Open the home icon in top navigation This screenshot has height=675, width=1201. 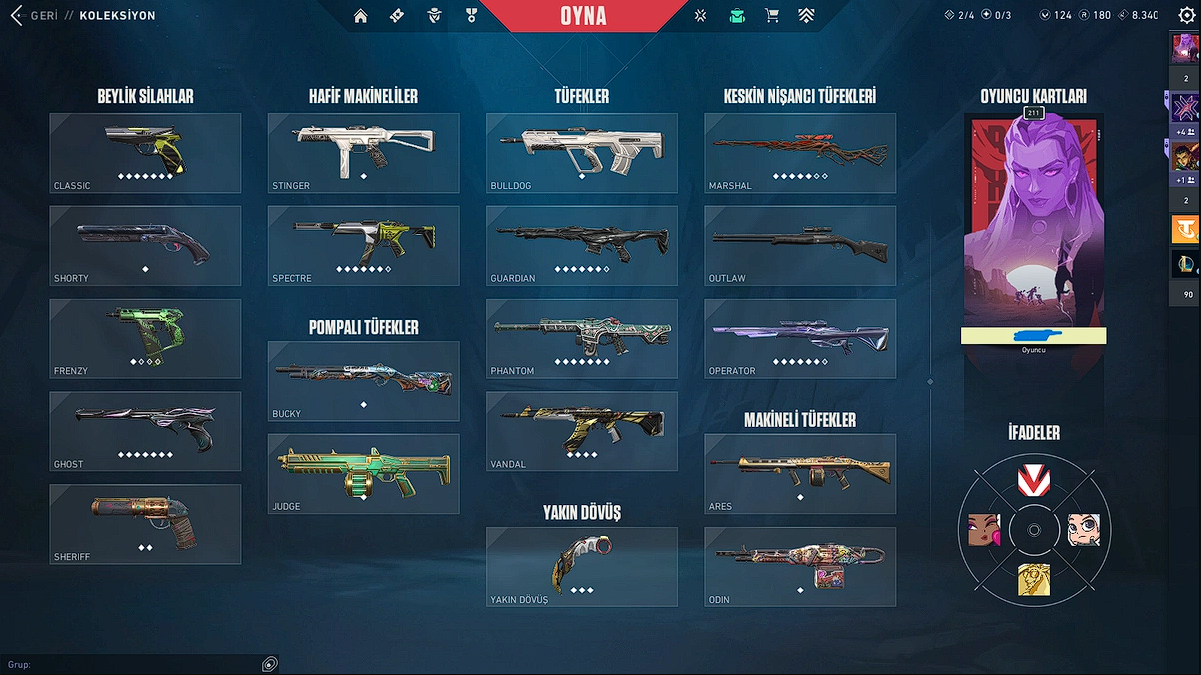point(361,16)
